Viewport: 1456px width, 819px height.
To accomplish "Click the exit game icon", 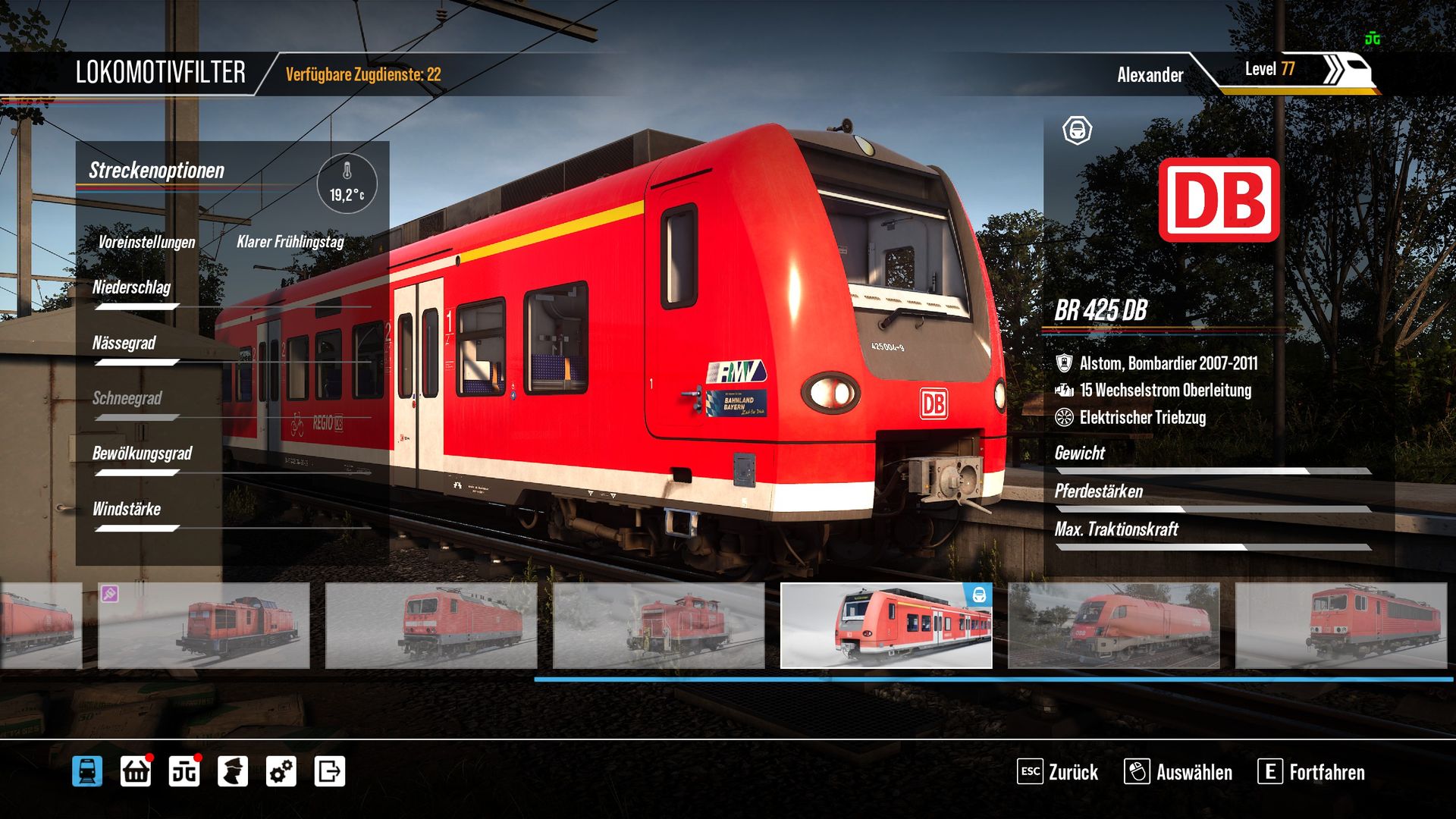I will coord(330,771).
